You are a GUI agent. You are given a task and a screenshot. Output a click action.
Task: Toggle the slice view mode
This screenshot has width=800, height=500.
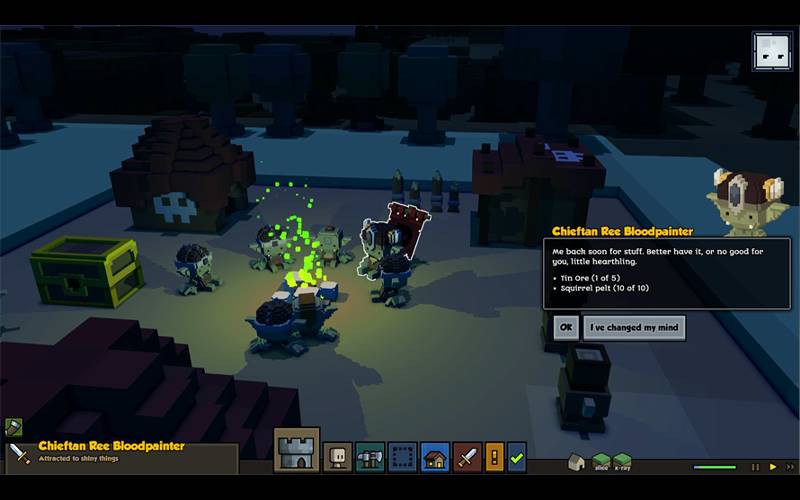[x=601, y=462]
